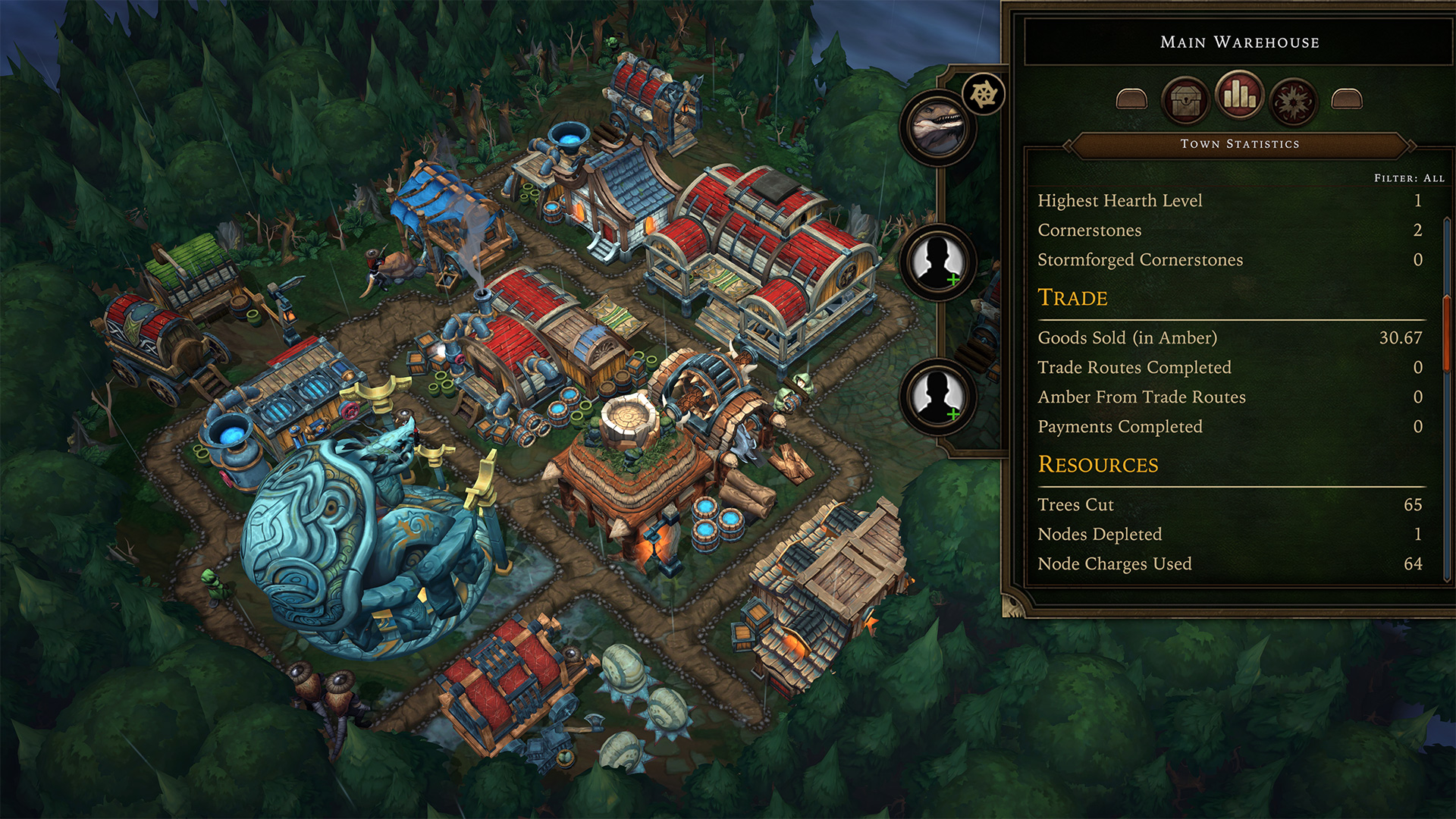
Task: Click the statistics list scrollbar
Action: [x=1447, y=334]
